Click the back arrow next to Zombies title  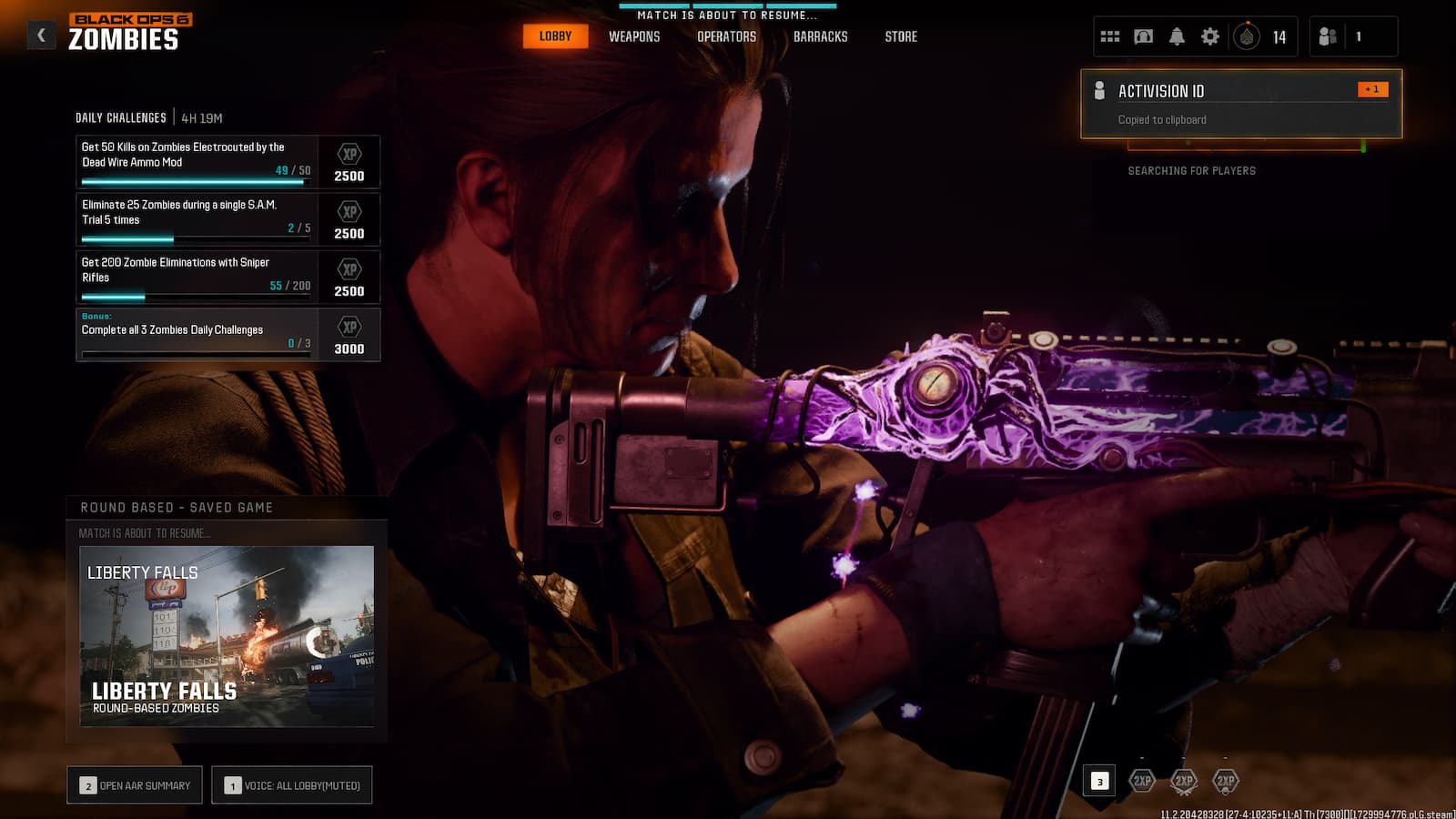[x=39, y=33]
